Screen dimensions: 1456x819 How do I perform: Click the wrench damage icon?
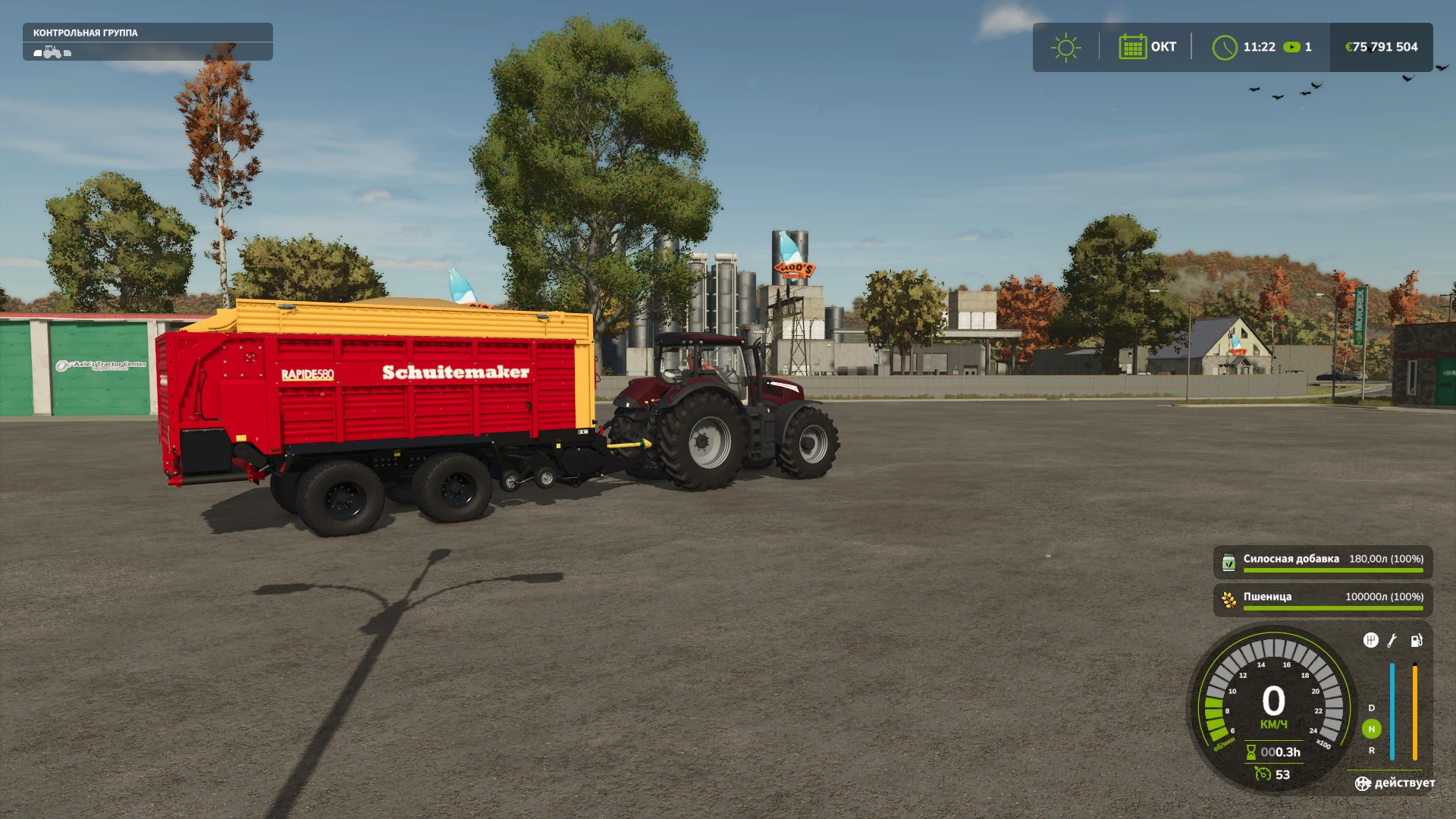click(x=1392, y=641)
